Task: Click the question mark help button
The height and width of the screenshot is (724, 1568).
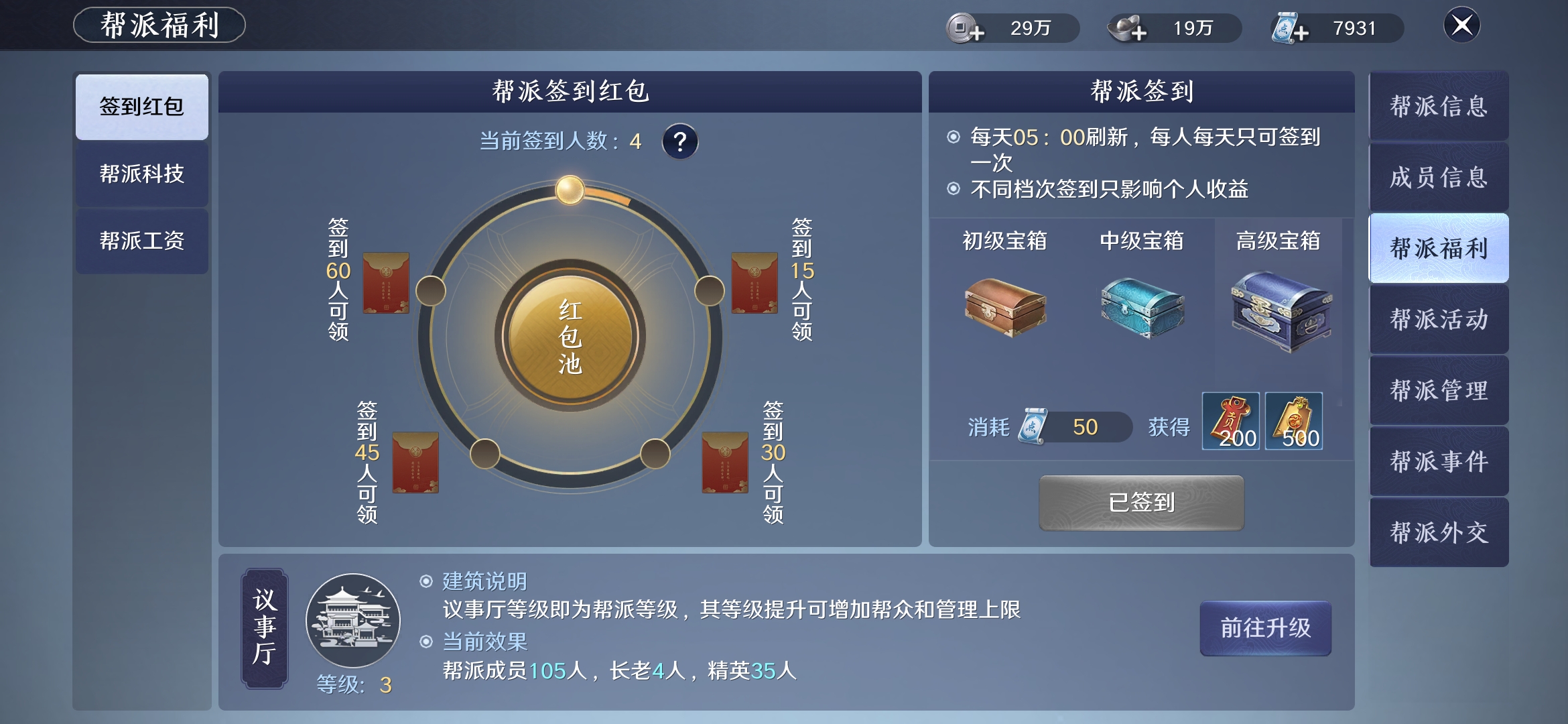Action: click(680, 141)
